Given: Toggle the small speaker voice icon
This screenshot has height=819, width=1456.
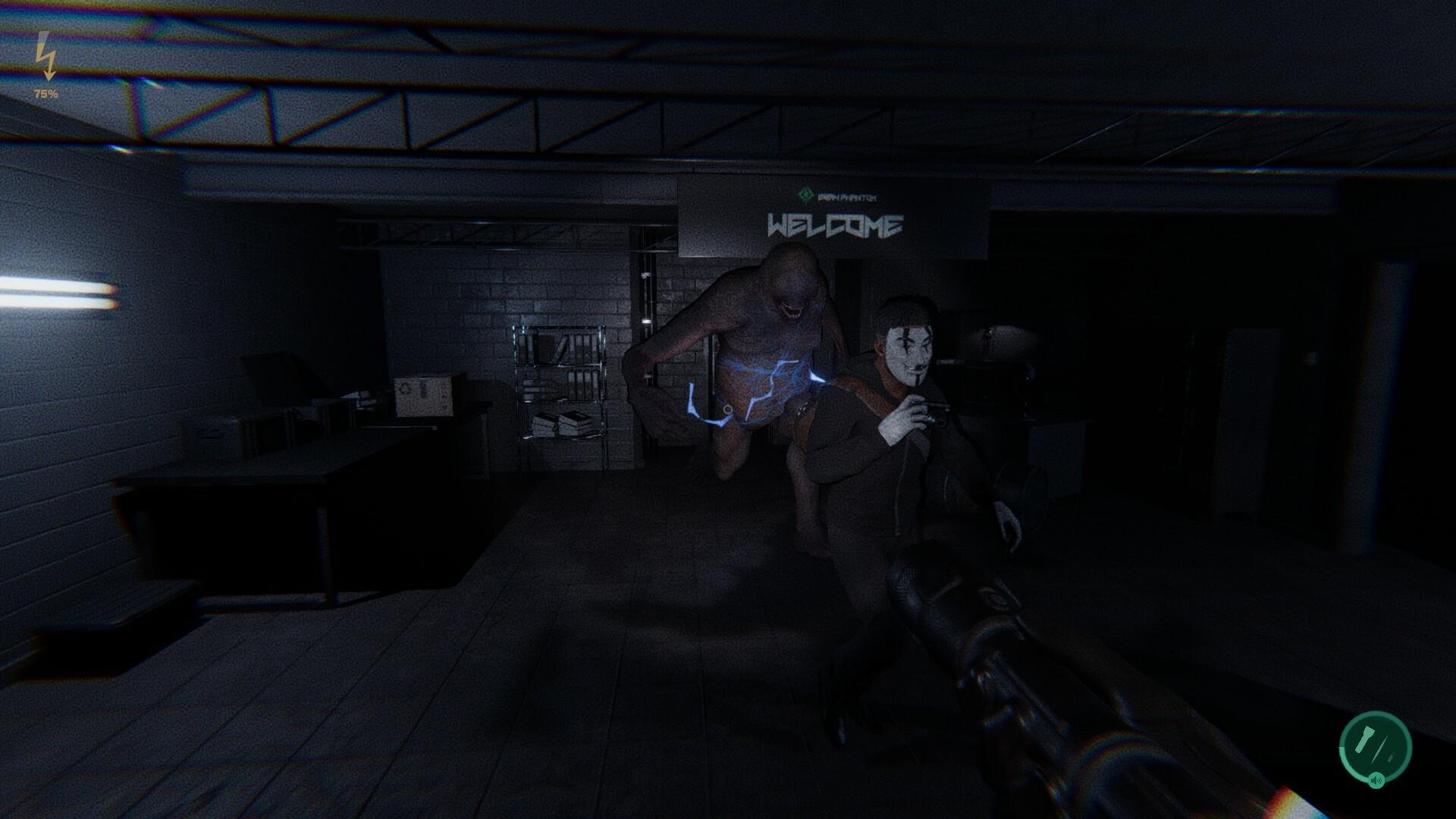Looking at the screenshot, I should pos(1377,780).
